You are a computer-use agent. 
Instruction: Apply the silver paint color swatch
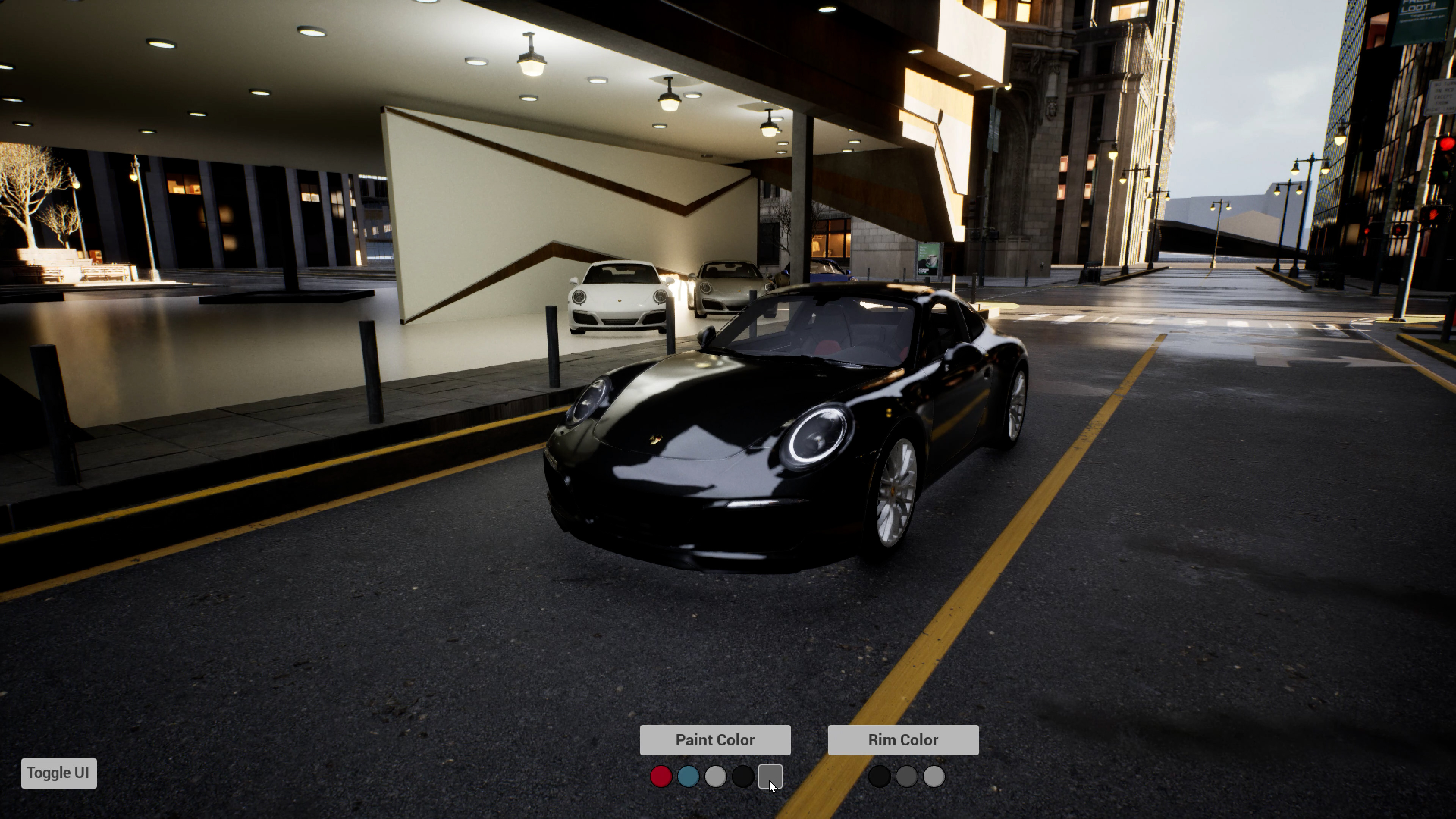click(x=715, y=777)
